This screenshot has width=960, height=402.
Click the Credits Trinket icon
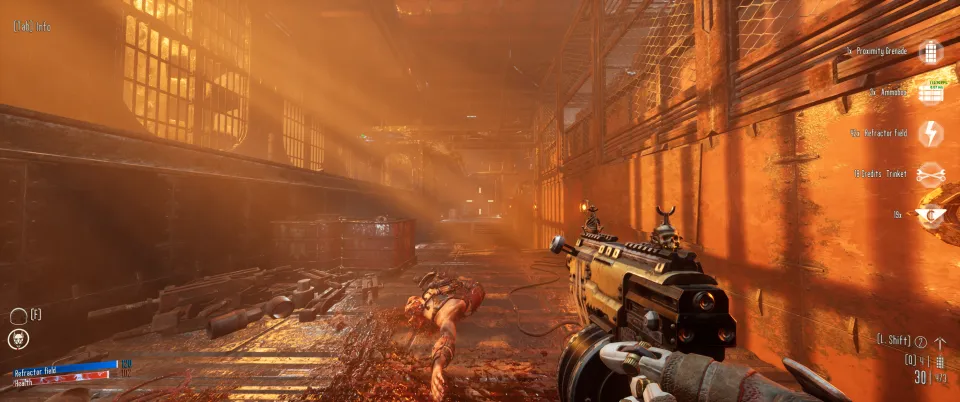coord(931,174)
